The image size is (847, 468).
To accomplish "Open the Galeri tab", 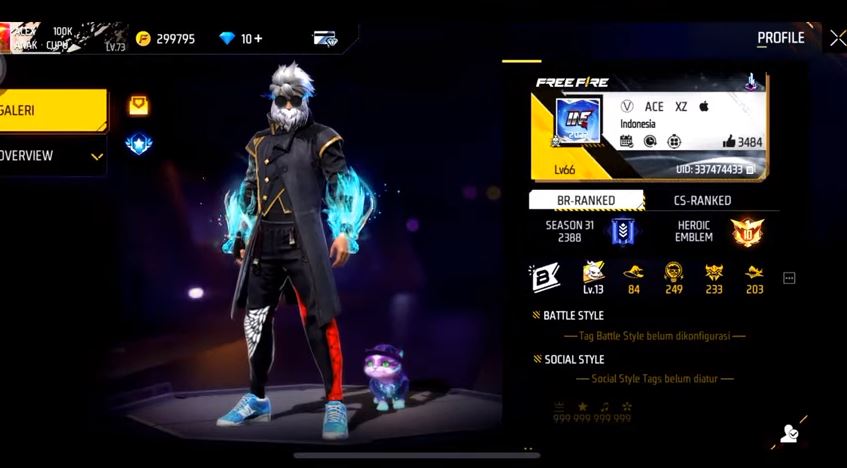I will 50,110.
